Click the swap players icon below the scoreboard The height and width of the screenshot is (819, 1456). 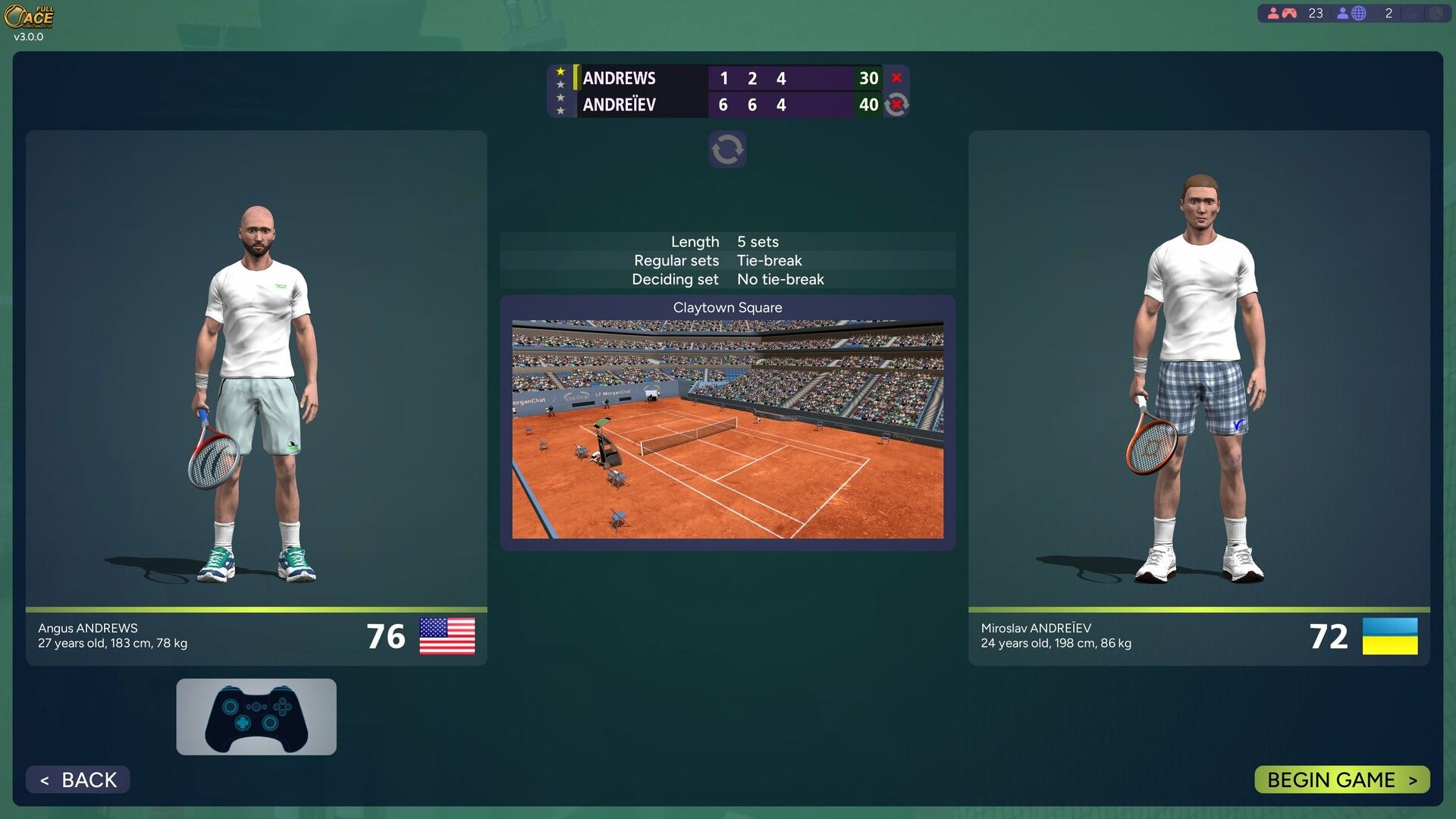coord(726,149)
